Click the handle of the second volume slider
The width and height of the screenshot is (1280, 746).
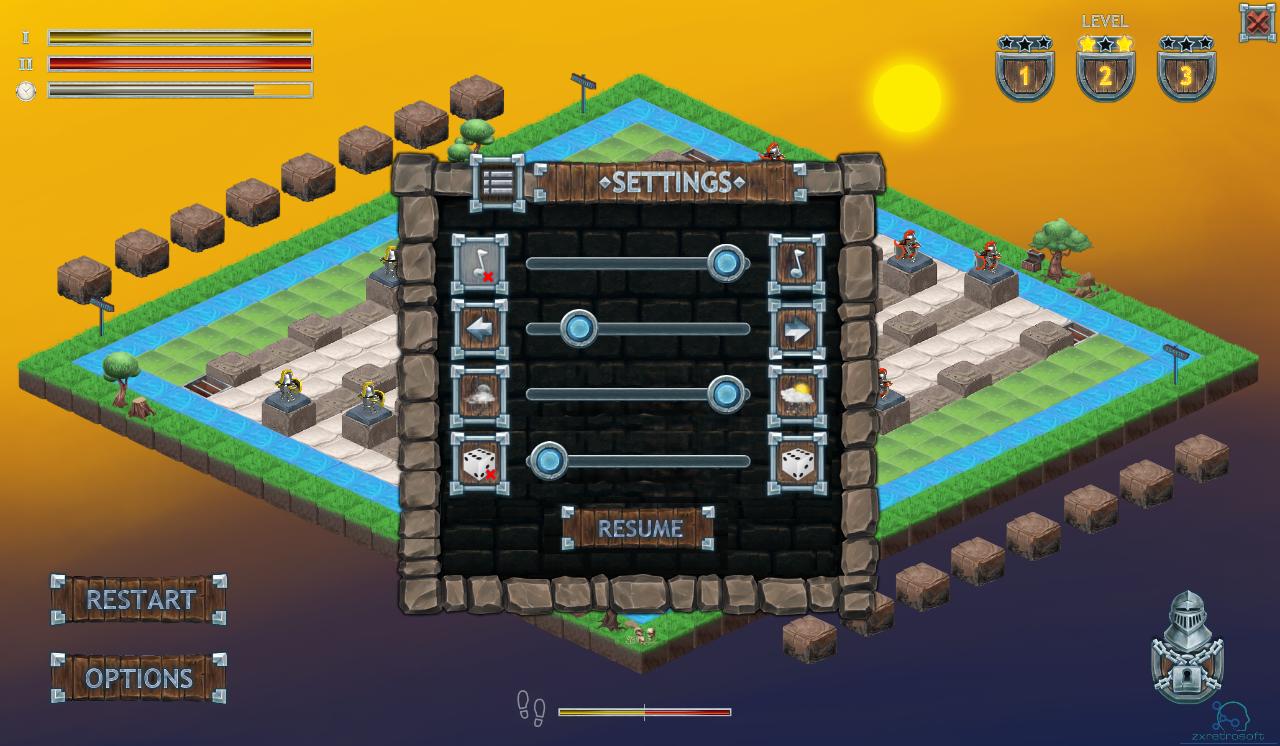coord(577,327)
